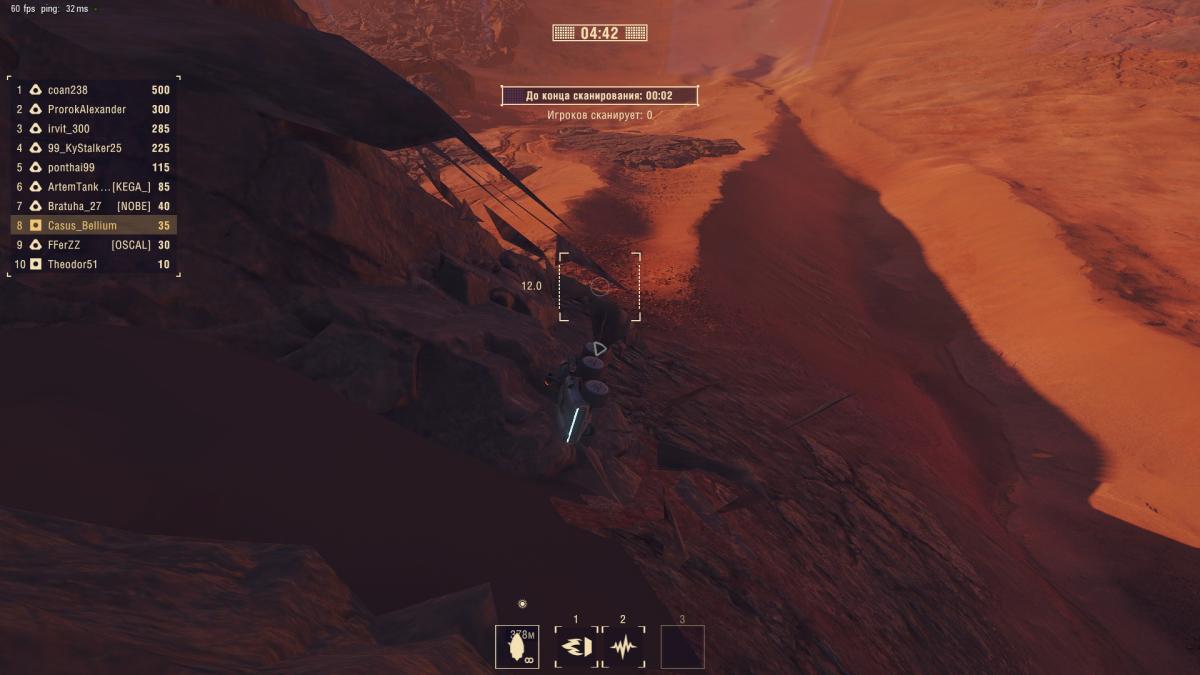Viewport: 1200px width, 675px height.
Task: Choose Irvit_300 in the player ranking list
Action: 93,129
